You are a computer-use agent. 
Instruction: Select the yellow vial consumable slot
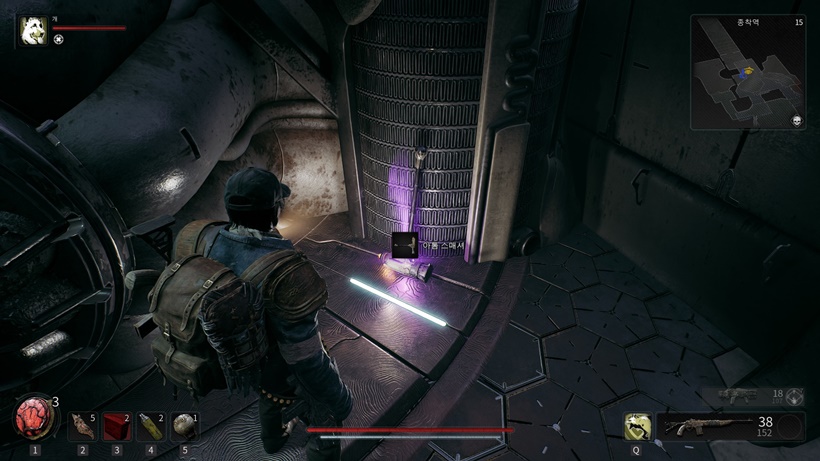point(150,426)
